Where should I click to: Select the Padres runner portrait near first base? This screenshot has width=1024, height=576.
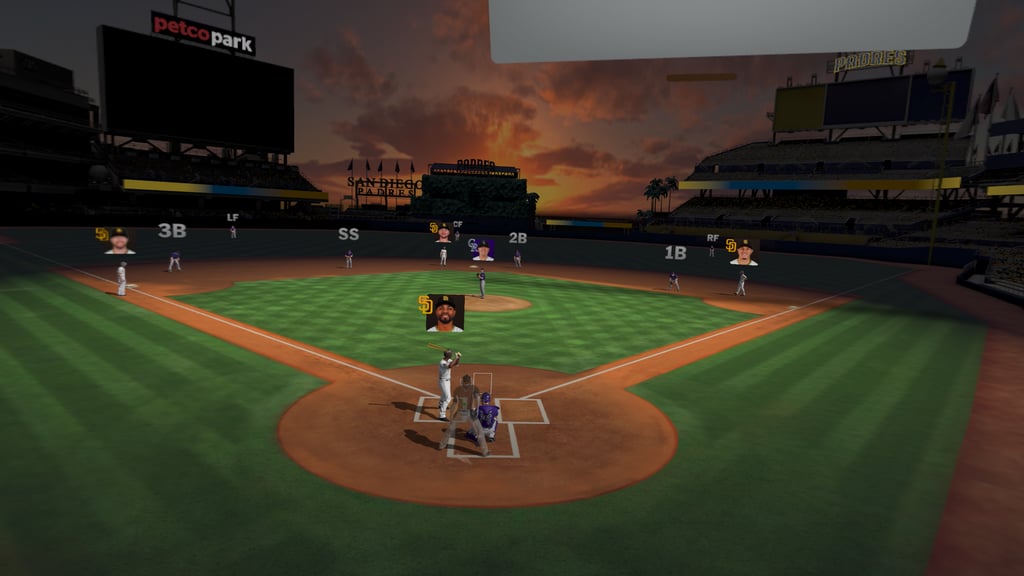click(x=743, y=252)
